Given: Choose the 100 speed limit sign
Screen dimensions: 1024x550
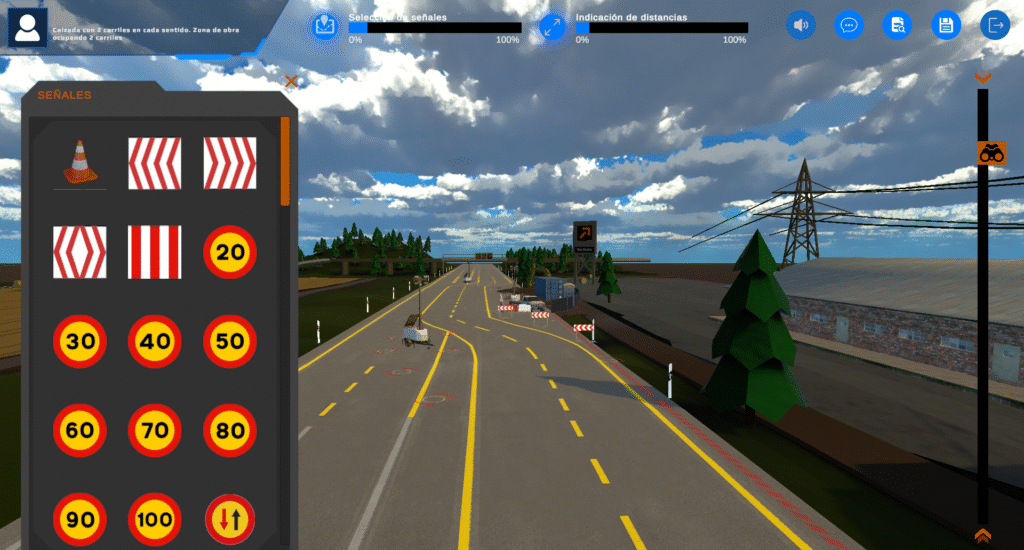Looking at the screenshot, I should pos(155,520).
